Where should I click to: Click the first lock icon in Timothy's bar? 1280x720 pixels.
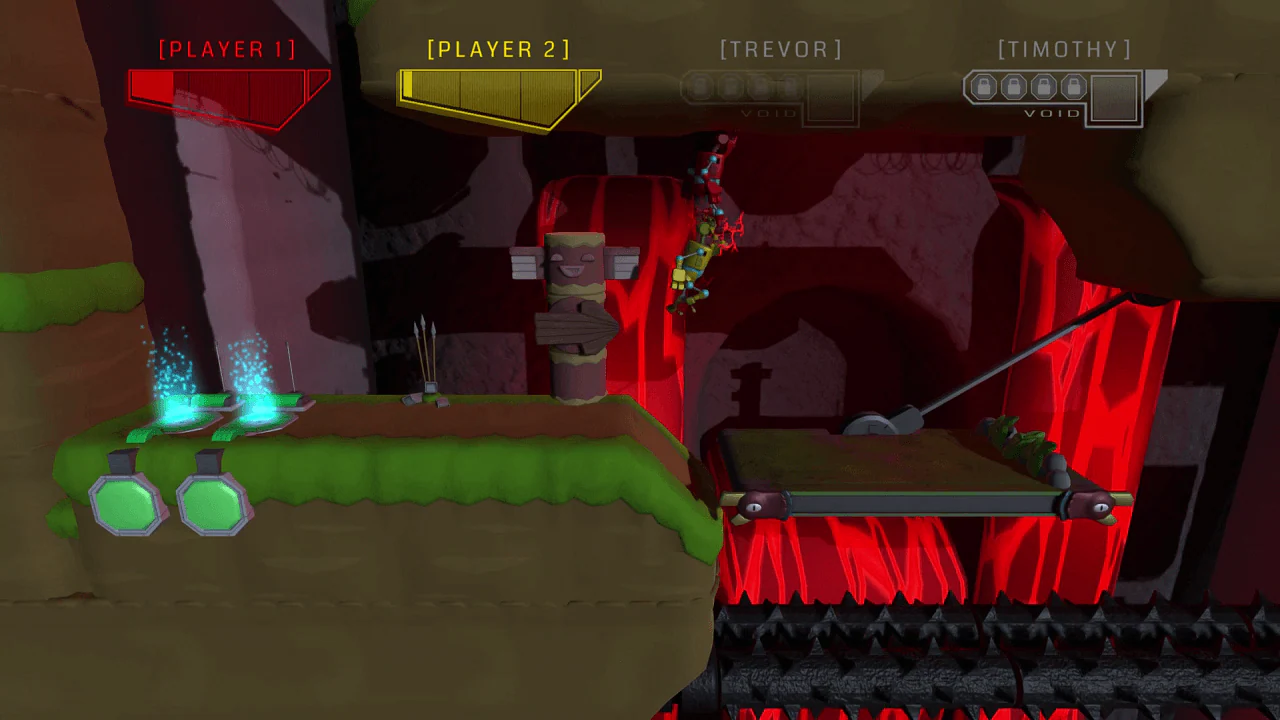tap(983, 86)
